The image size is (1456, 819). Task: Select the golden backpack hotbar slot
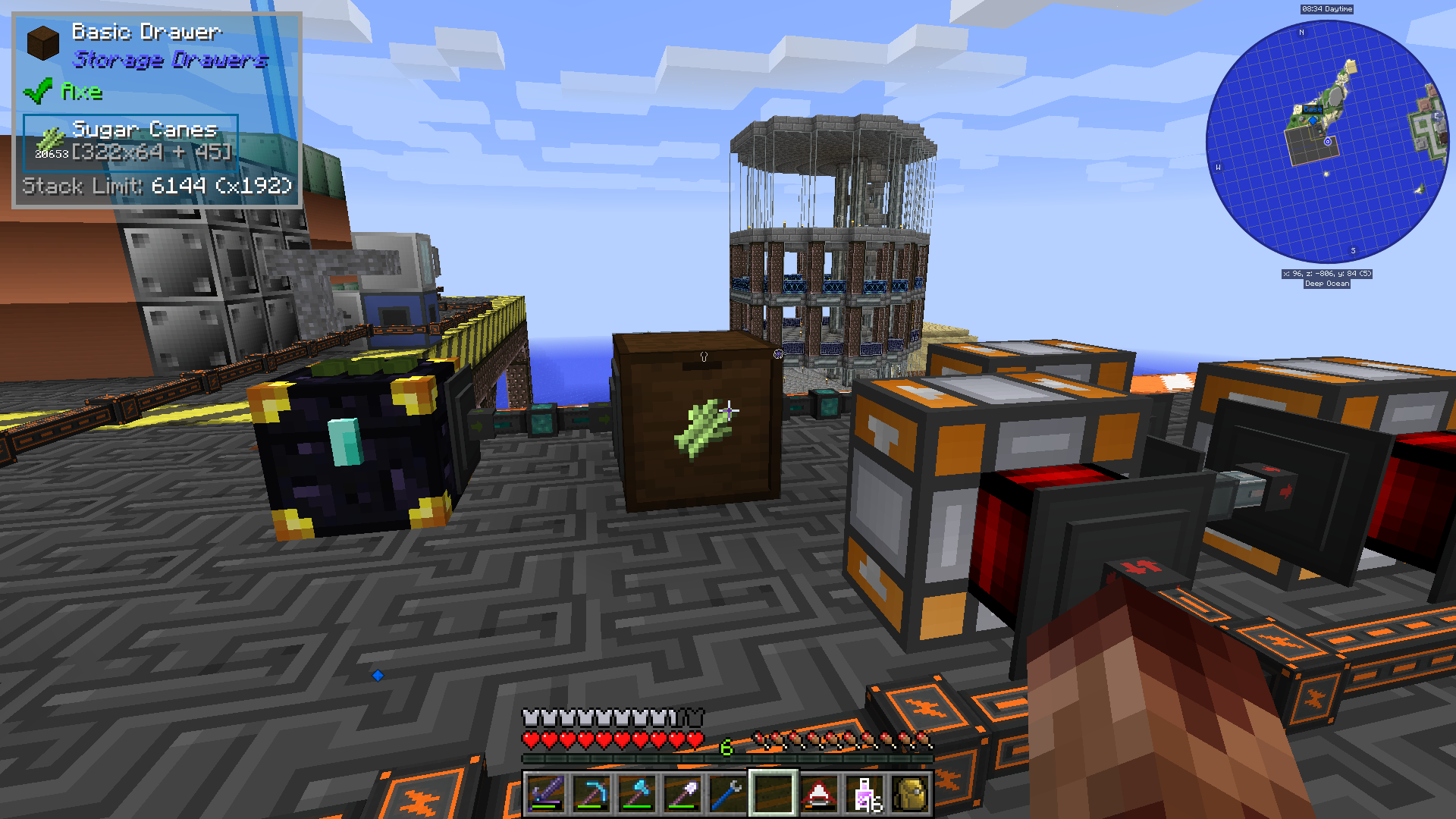pyautogui.click(x=910, y=794)
